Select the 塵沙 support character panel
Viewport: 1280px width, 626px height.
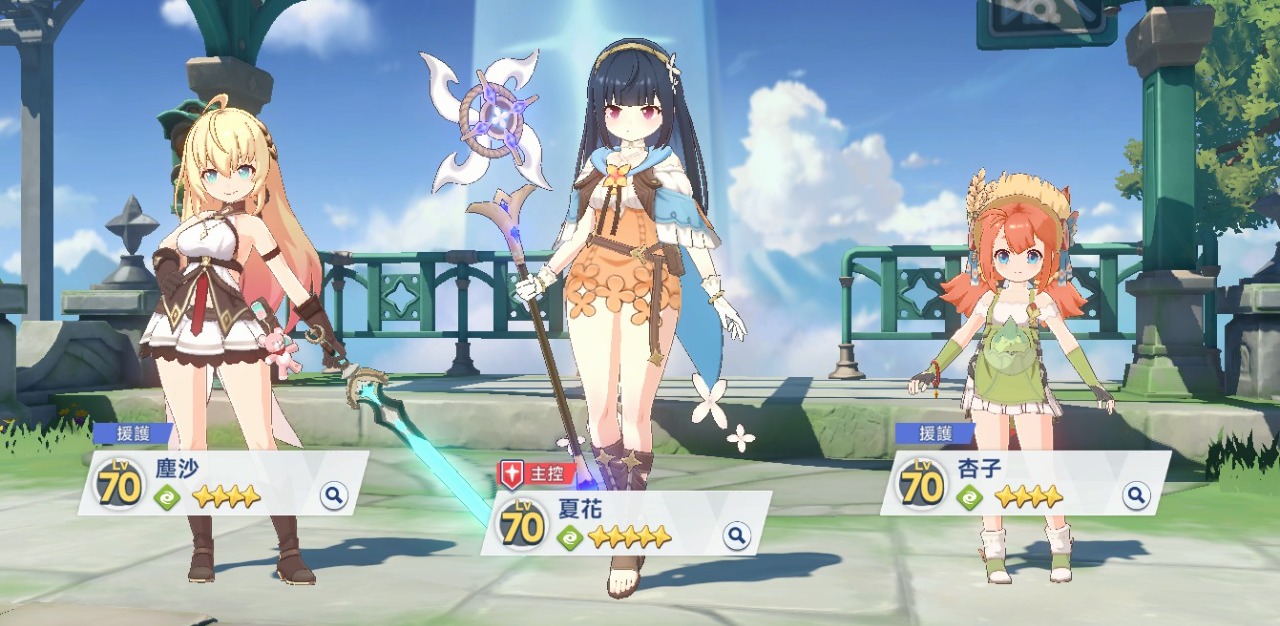tap(225, 483)
